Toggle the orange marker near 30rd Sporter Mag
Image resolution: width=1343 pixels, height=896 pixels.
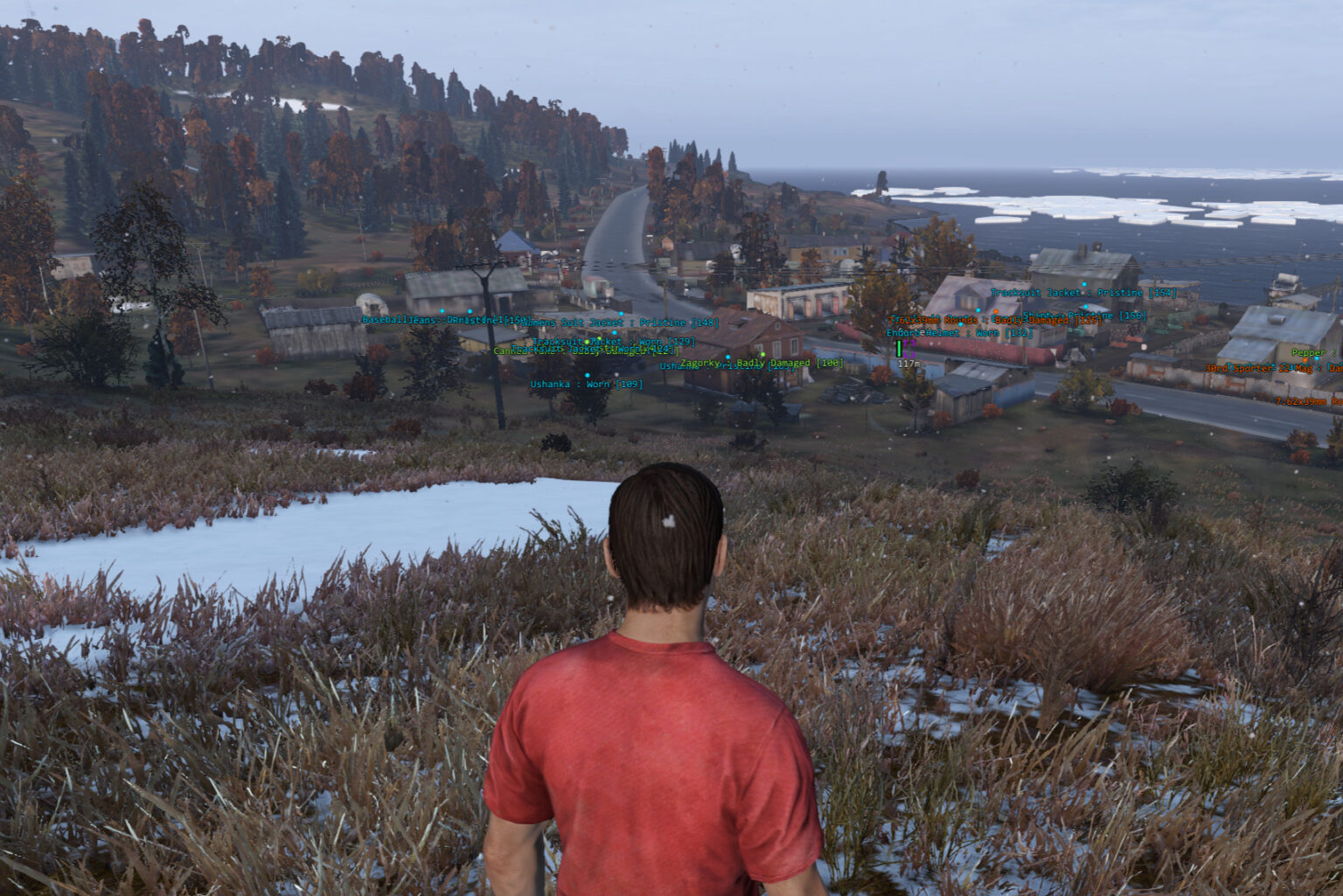coord(1305,360)
